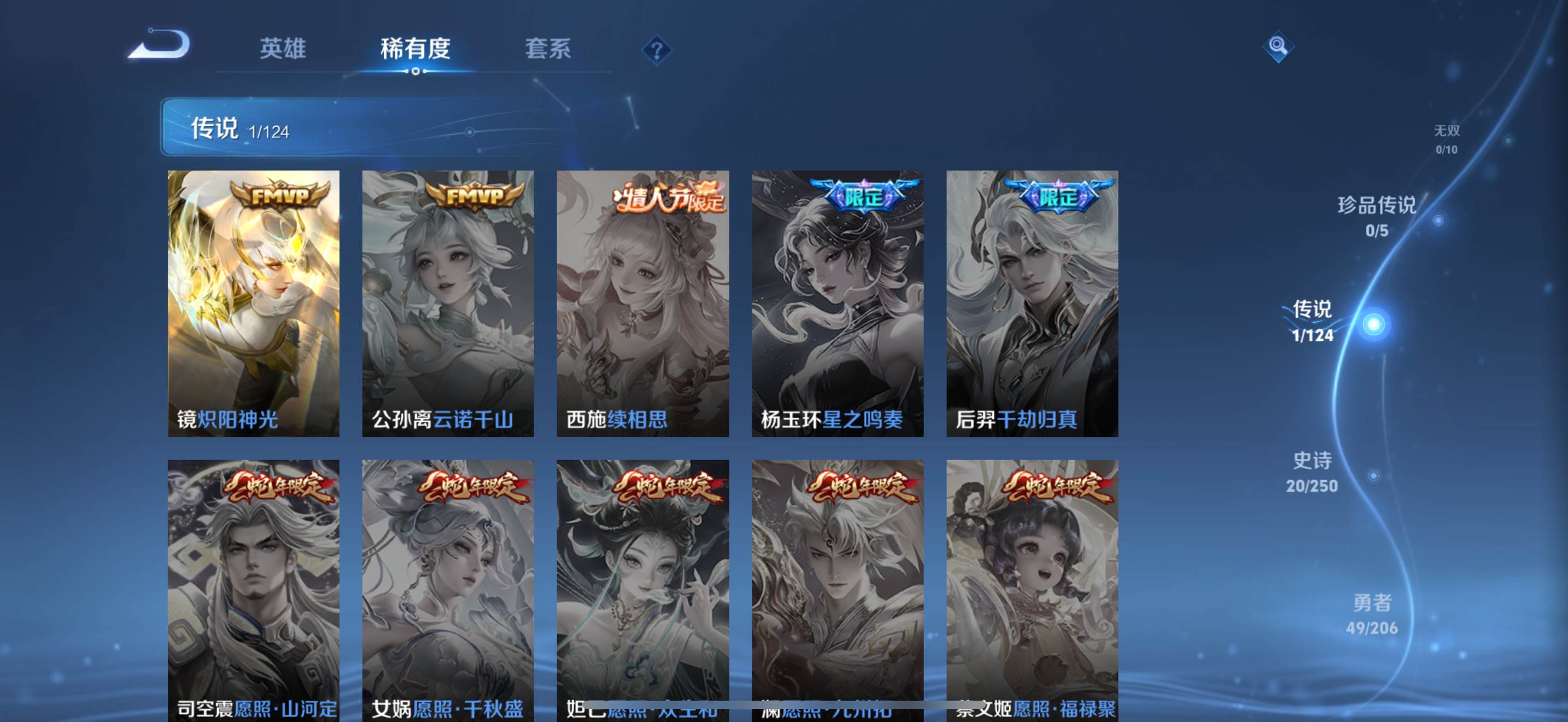
Task: Choose the 公孙离 云诺千山 skin card
Action: 448,303
